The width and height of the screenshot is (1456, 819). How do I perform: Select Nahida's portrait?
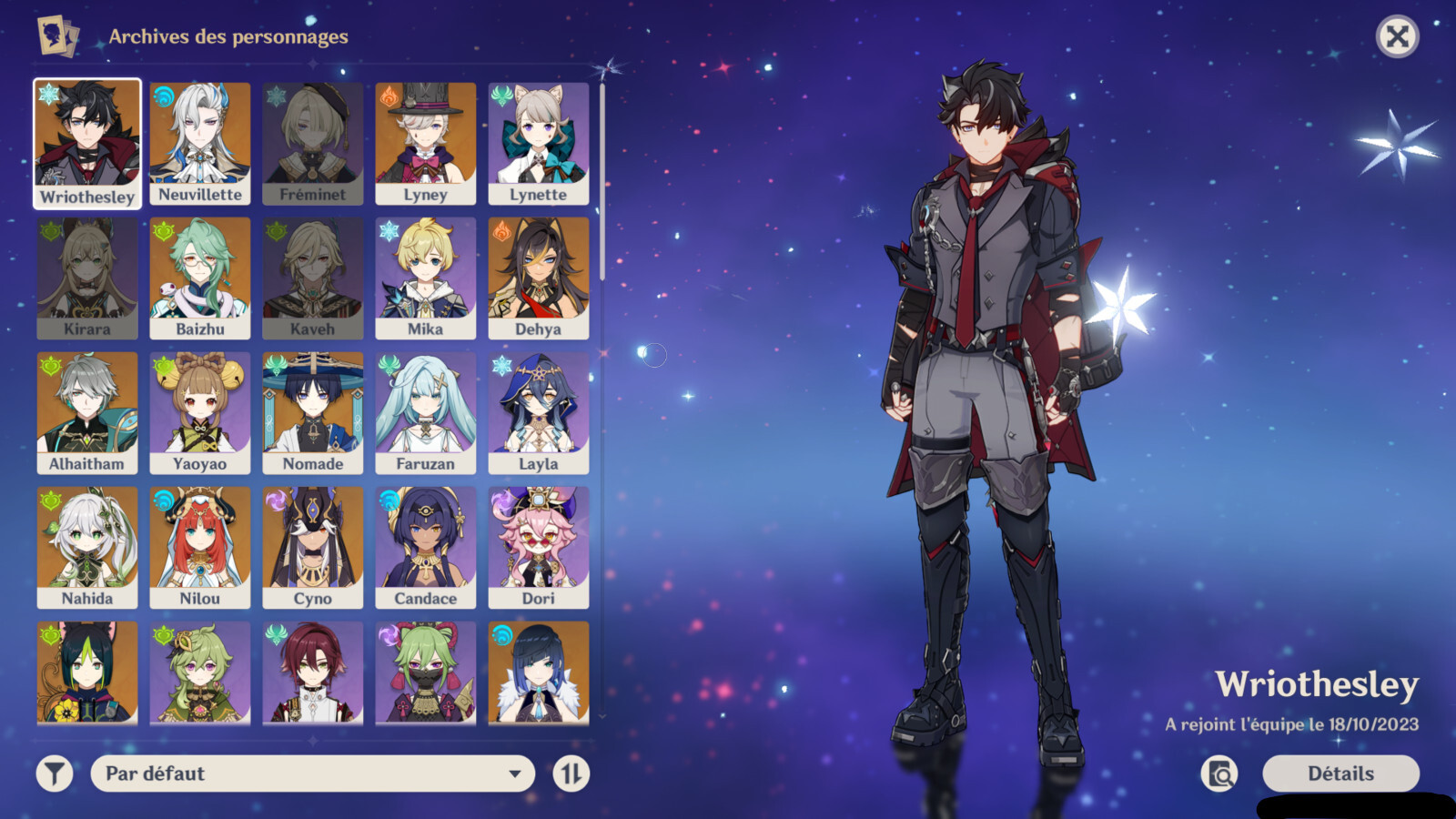coord(87,547)
